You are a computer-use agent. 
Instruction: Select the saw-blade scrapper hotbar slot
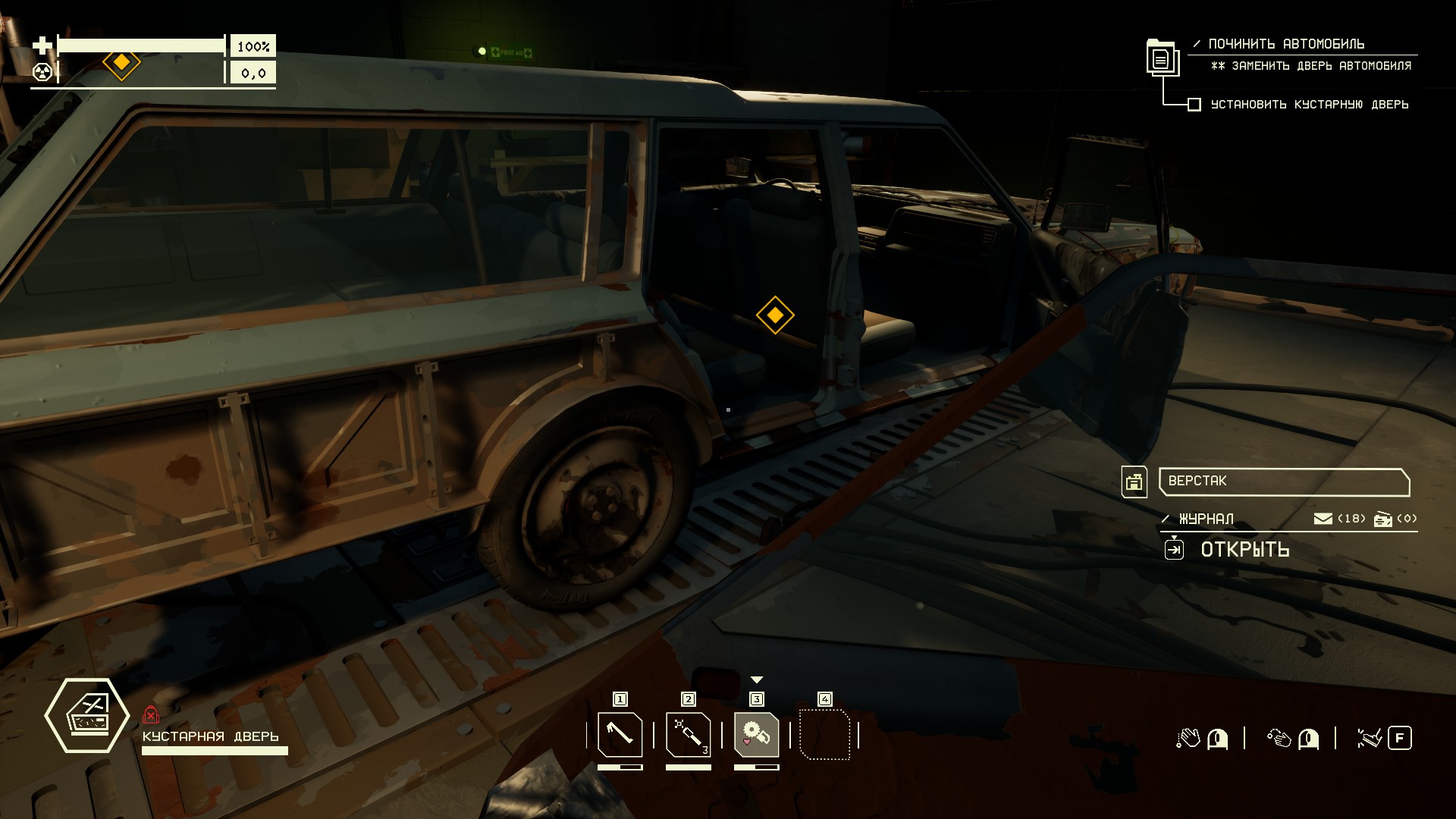pos(756,734)
